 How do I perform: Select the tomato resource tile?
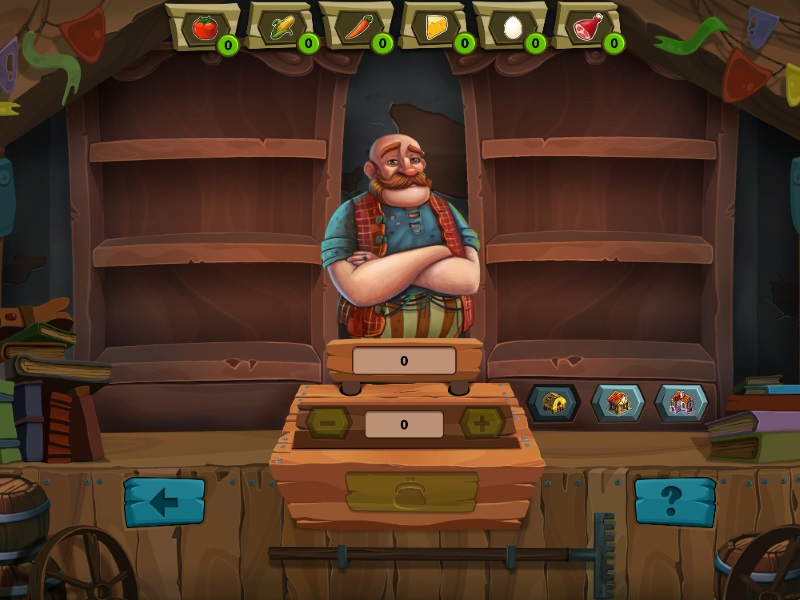203,26
